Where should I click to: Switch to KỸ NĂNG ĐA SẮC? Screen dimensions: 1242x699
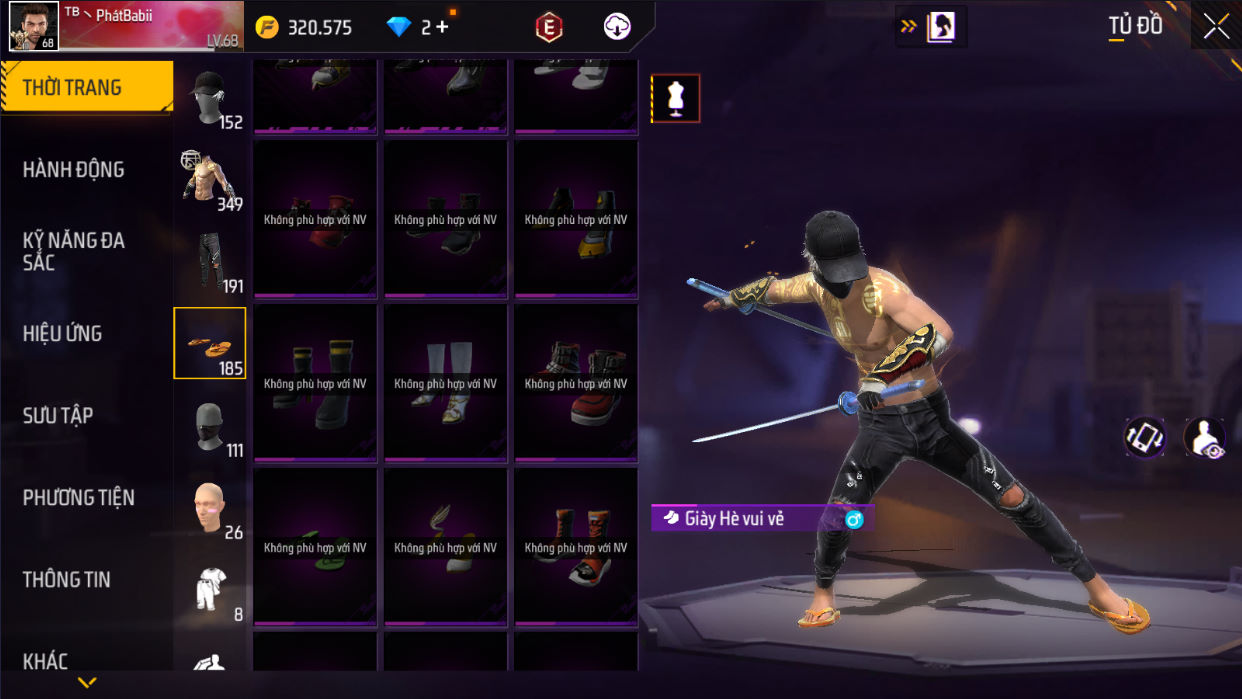[x=74, y=251]
